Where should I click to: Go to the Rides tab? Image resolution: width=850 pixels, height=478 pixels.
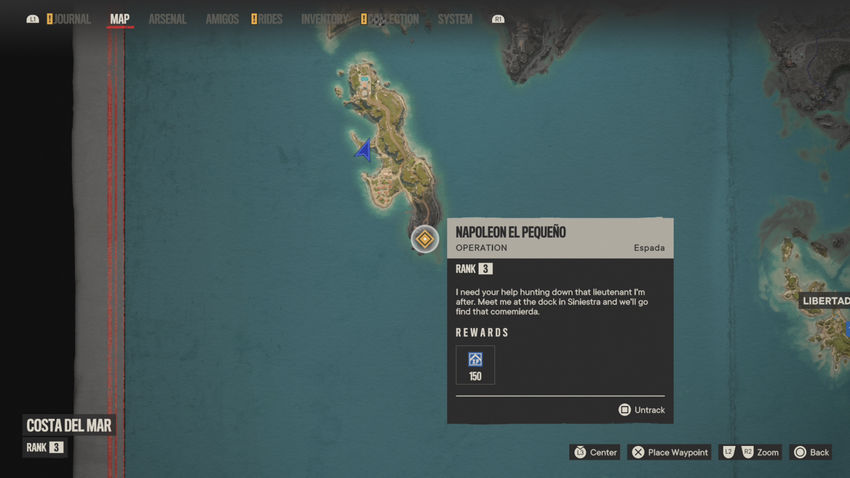pyautogui.click(x=270, y=19)
